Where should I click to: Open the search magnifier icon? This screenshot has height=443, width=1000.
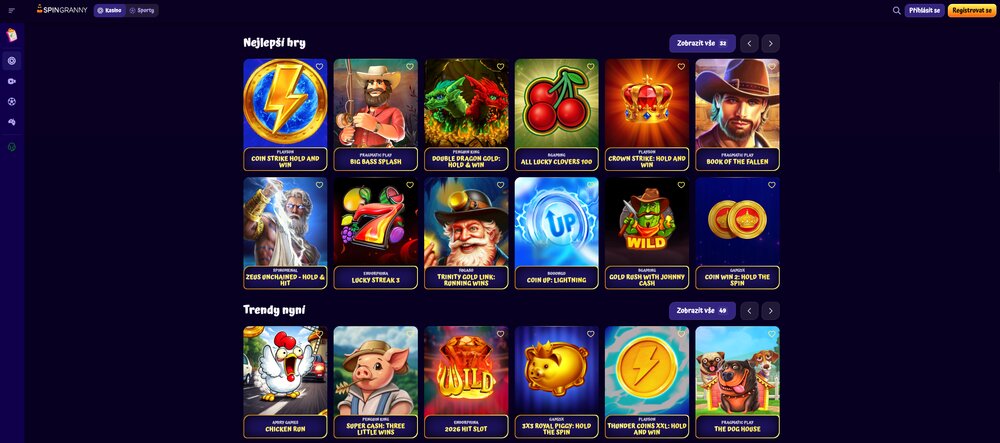897,10
